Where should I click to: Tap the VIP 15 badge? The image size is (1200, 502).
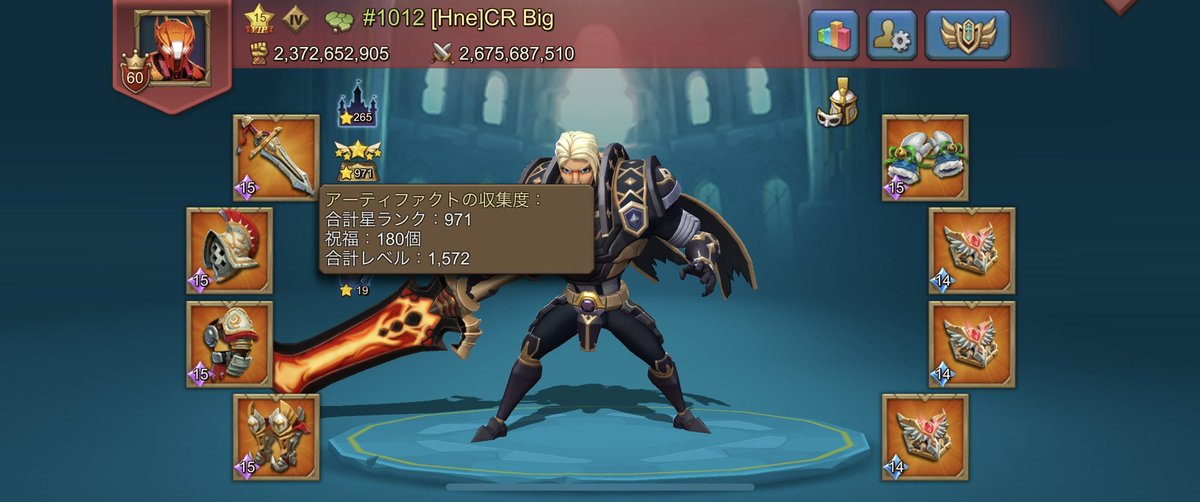[260, 19]
